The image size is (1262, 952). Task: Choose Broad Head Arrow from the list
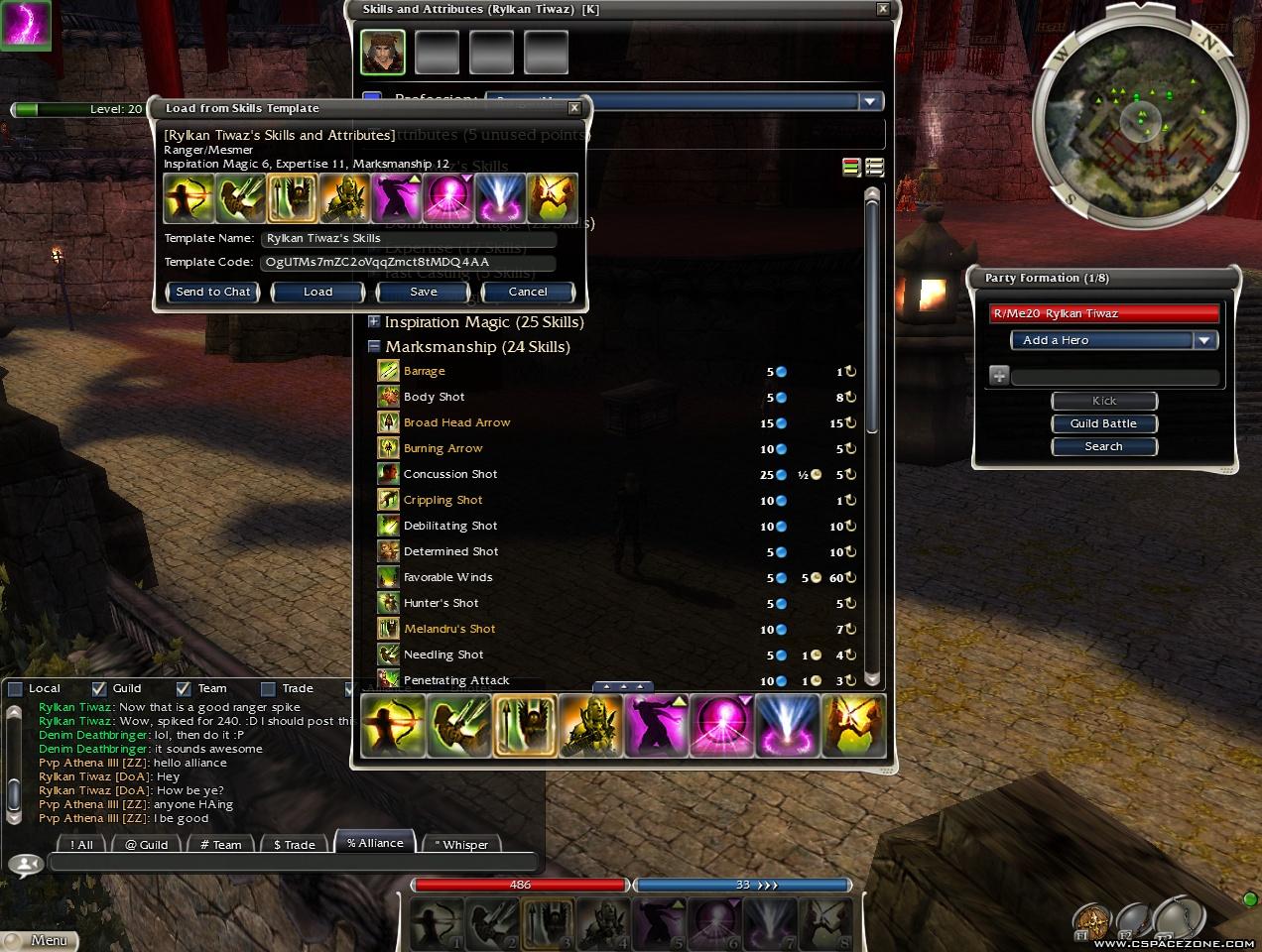click(456, 422)
